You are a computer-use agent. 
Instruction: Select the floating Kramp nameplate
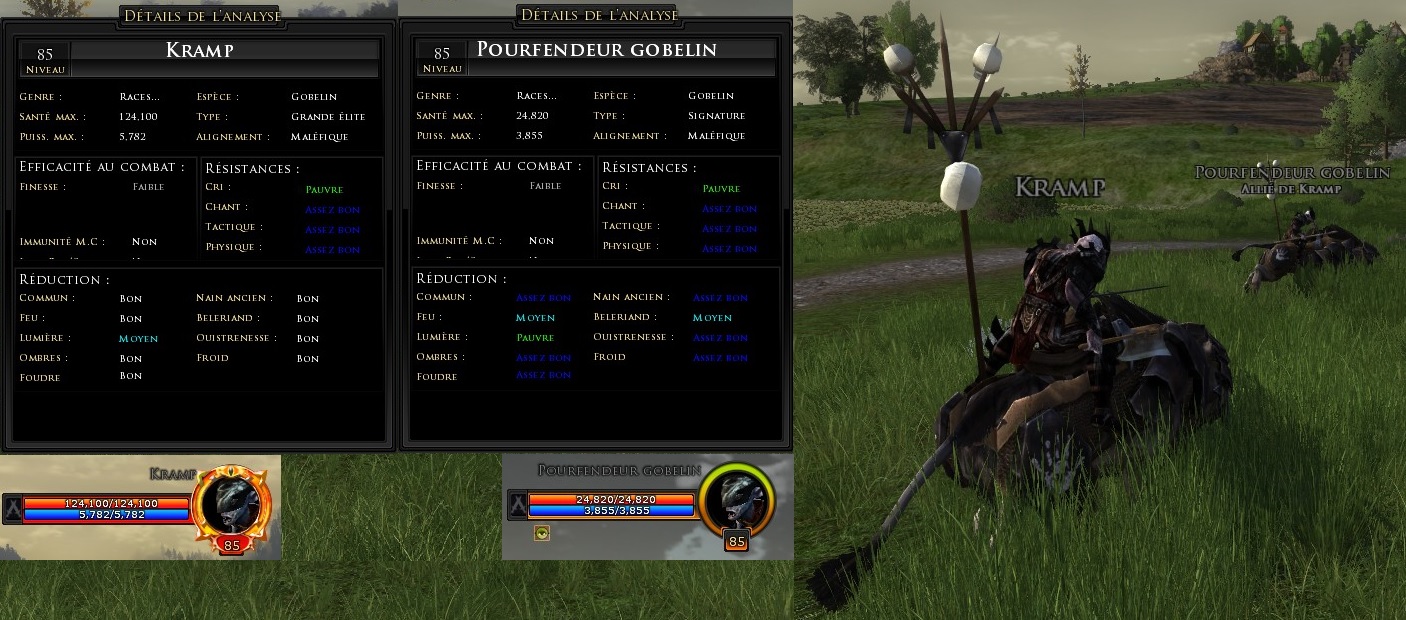pos(1059,187)
